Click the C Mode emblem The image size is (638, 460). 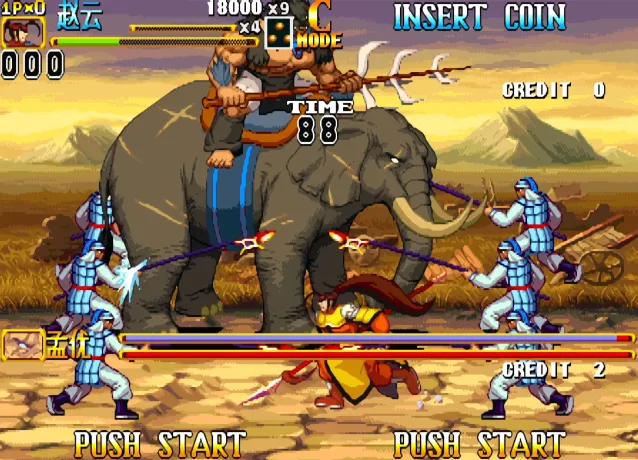(x=320, y=26)
